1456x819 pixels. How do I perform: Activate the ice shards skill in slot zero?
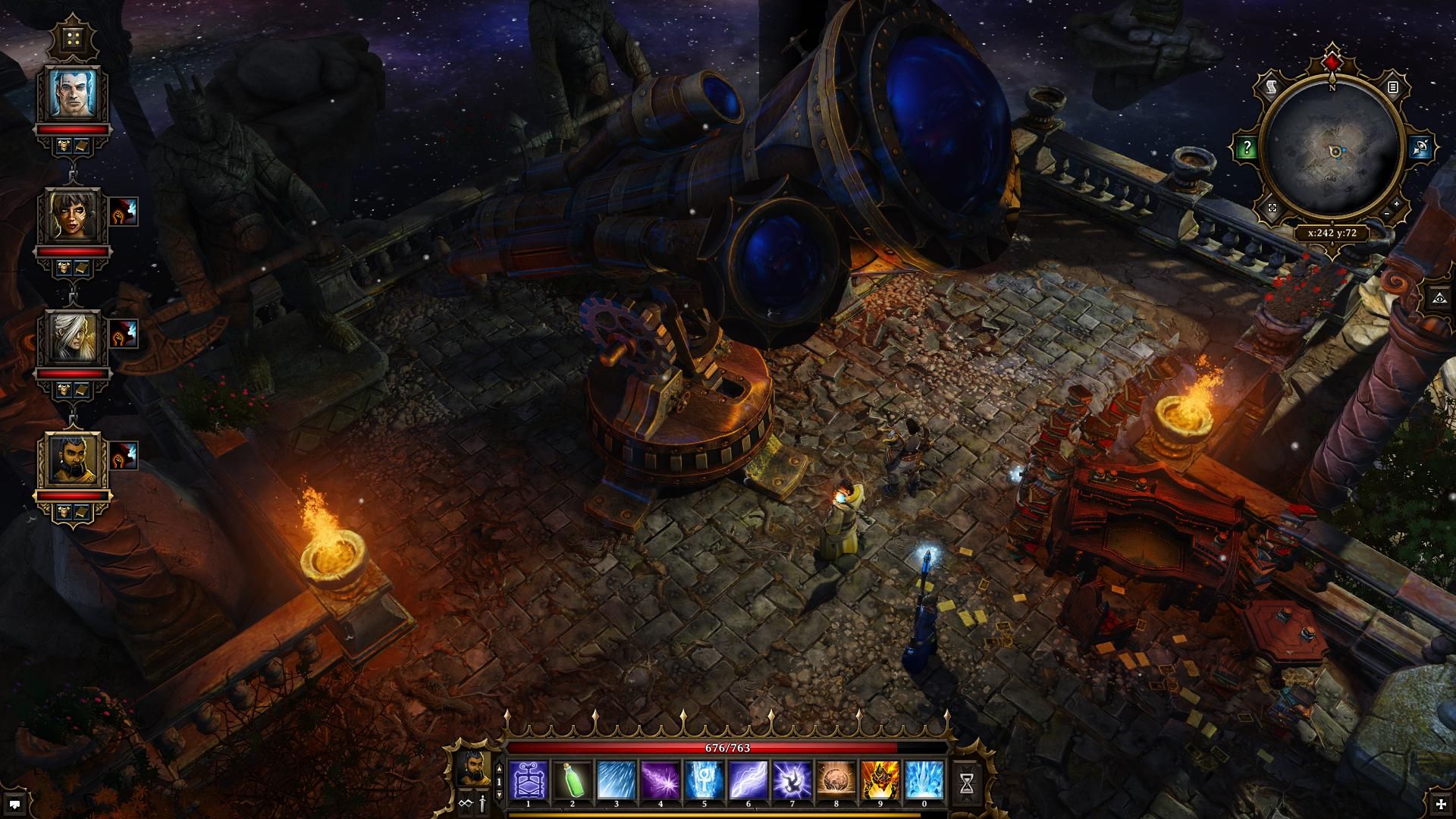click(924, 780)
